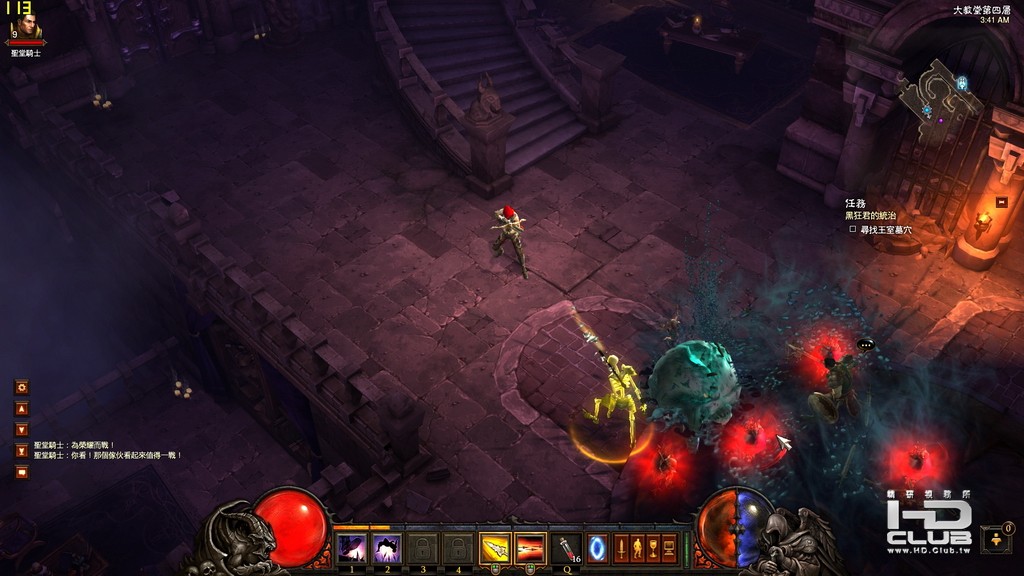Viewport: 1024px width, 576px height.
Task: Click the follower portrait of the Templar
Action: pyautogui.click(x=26, y=27)
